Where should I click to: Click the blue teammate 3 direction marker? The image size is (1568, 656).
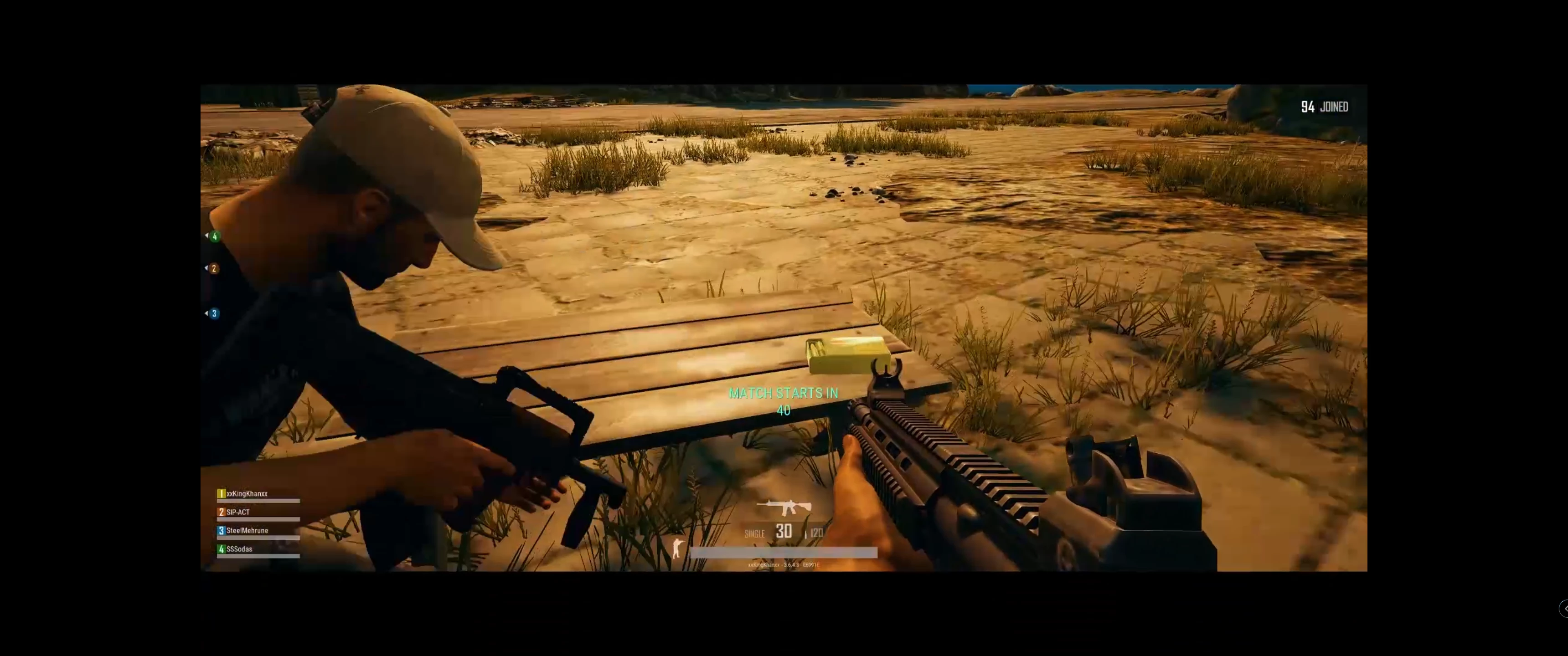[x=213, y=313]
